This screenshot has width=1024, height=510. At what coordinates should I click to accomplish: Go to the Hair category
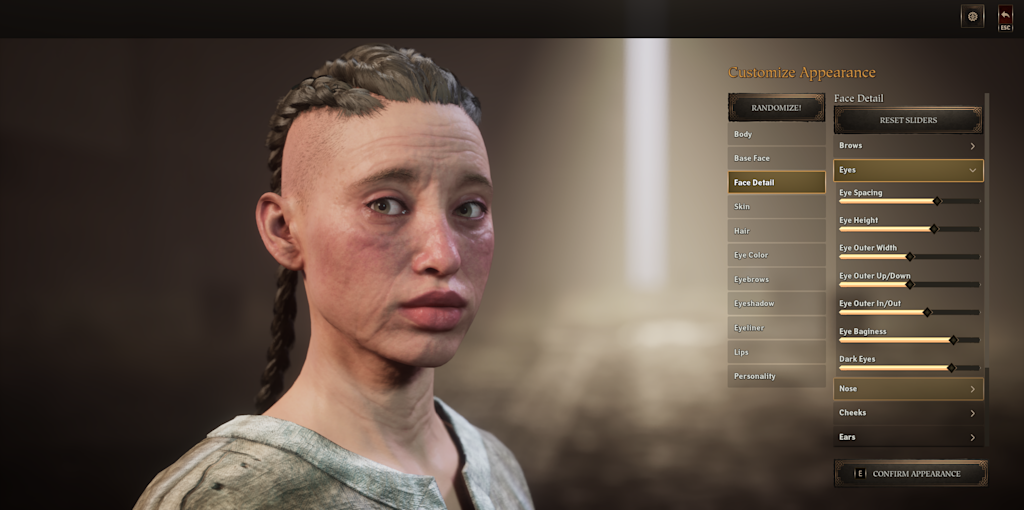[x=776, y=231]
